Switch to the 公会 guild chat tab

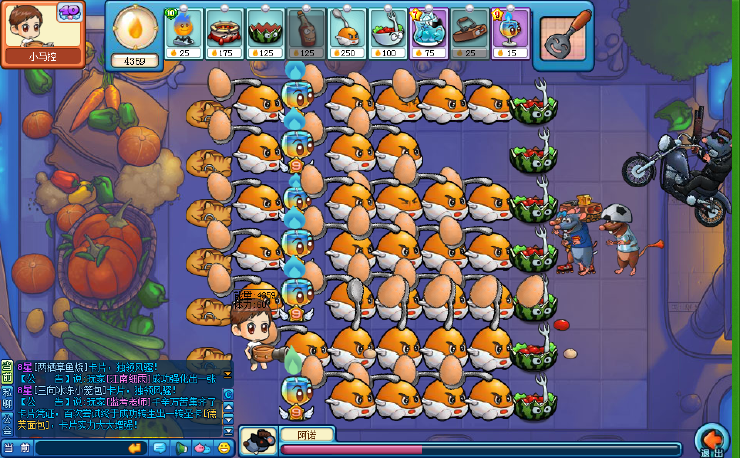[6, 424]
